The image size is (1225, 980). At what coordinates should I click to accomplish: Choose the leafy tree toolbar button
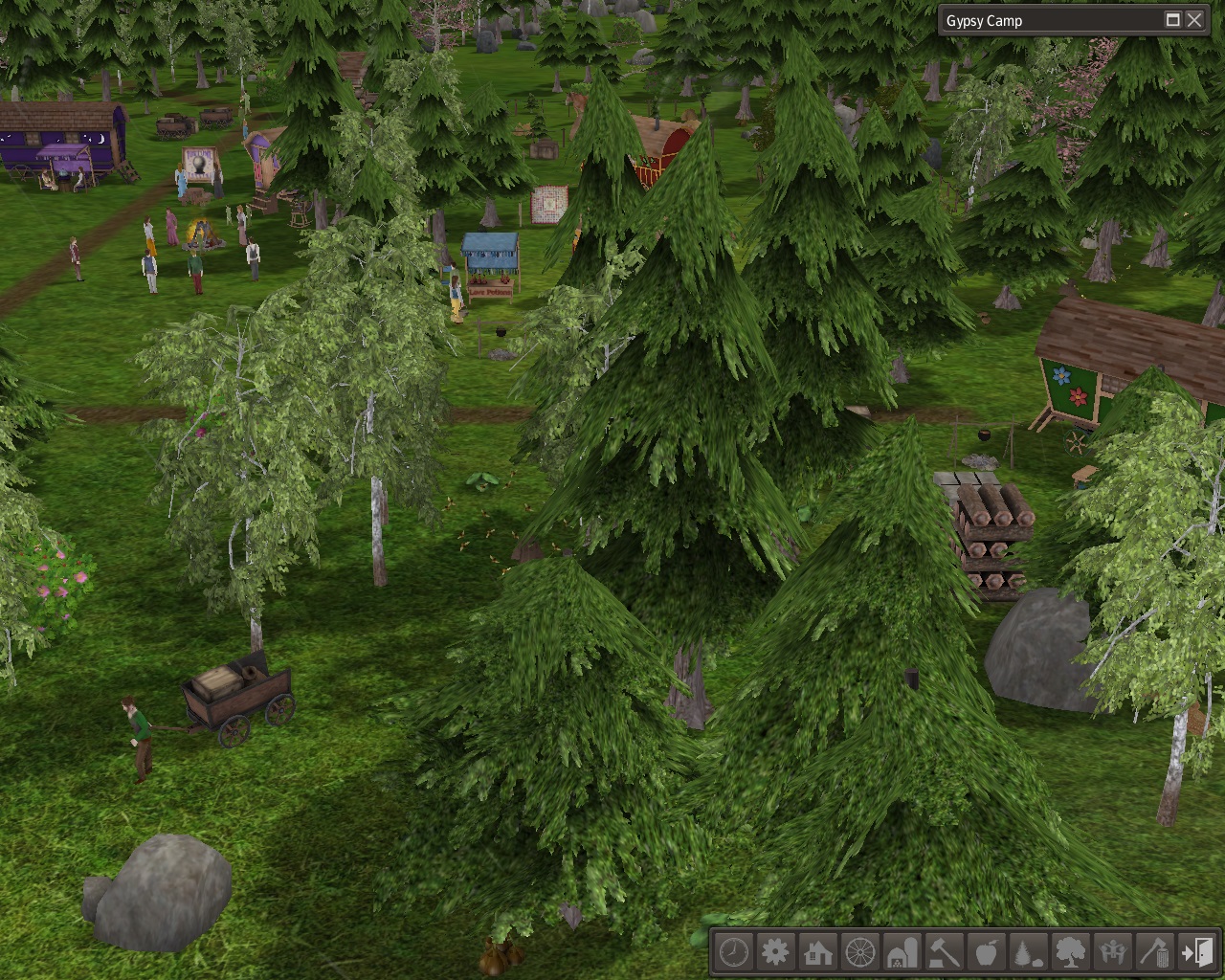(1070, 952)
